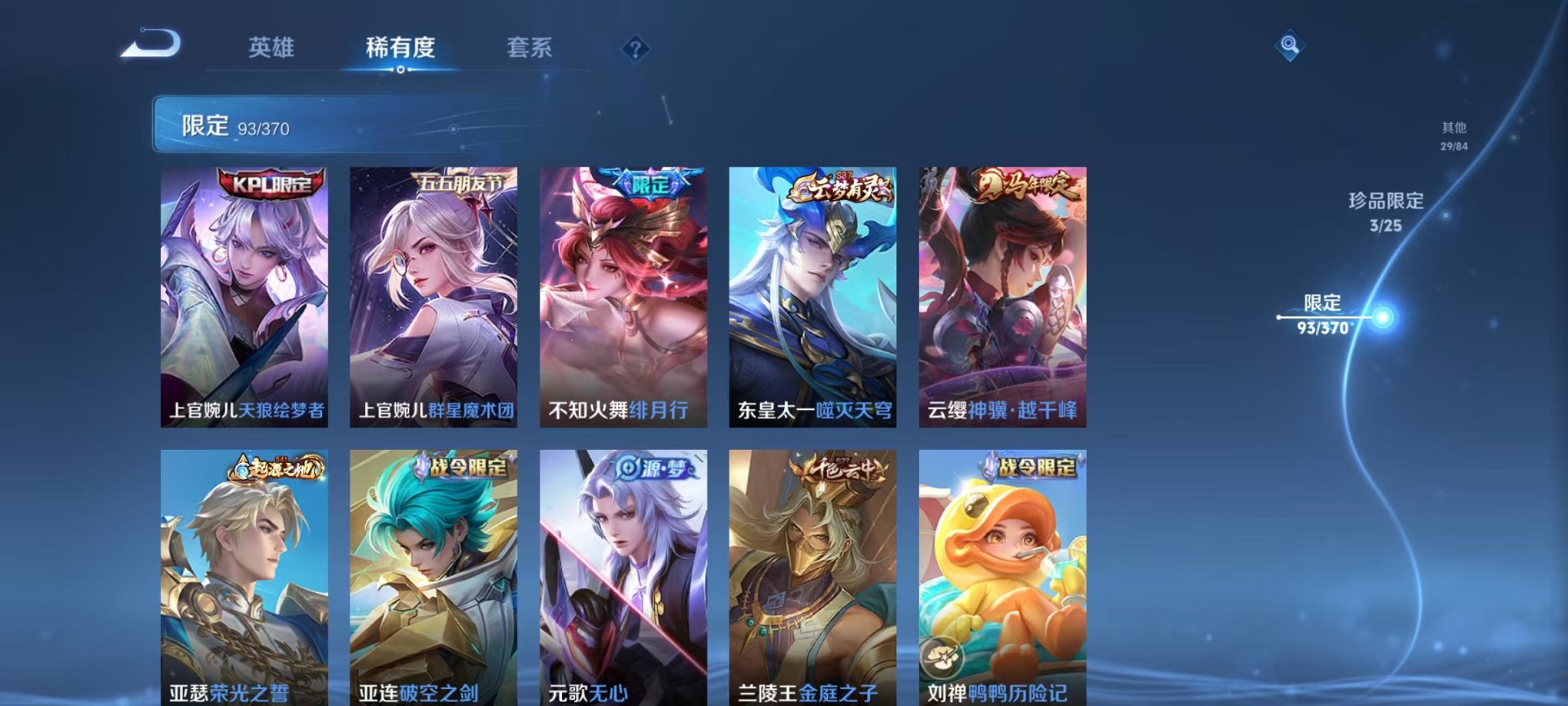This screenshot has width=1568, height=706.
Task: Click the 马年限定 badge on 云缨 card
Action: coord(1029,185)
